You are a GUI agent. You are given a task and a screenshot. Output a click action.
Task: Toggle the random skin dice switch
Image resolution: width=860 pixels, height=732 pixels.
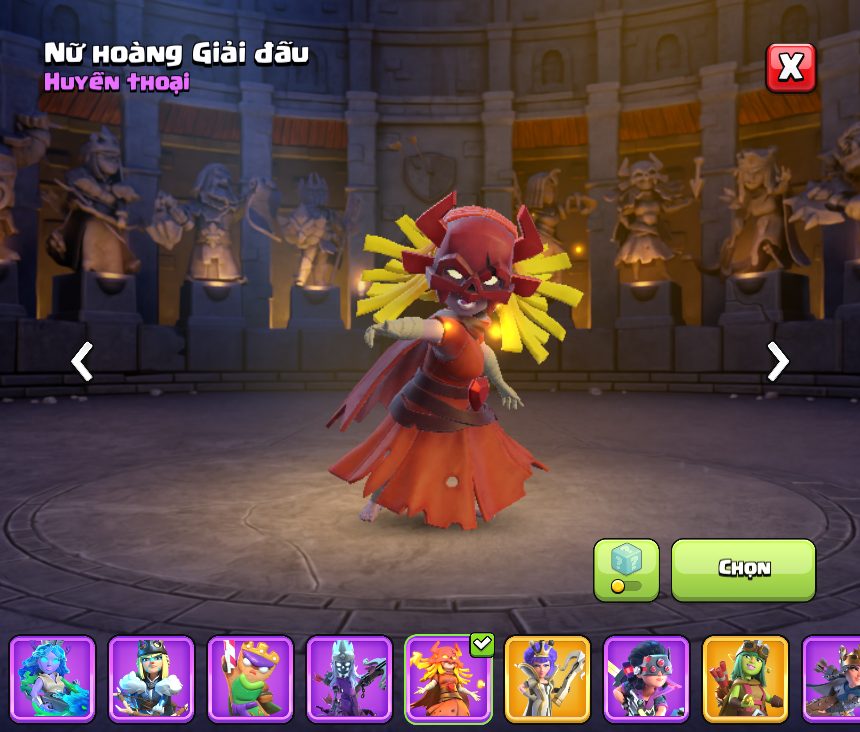(626, 570)
